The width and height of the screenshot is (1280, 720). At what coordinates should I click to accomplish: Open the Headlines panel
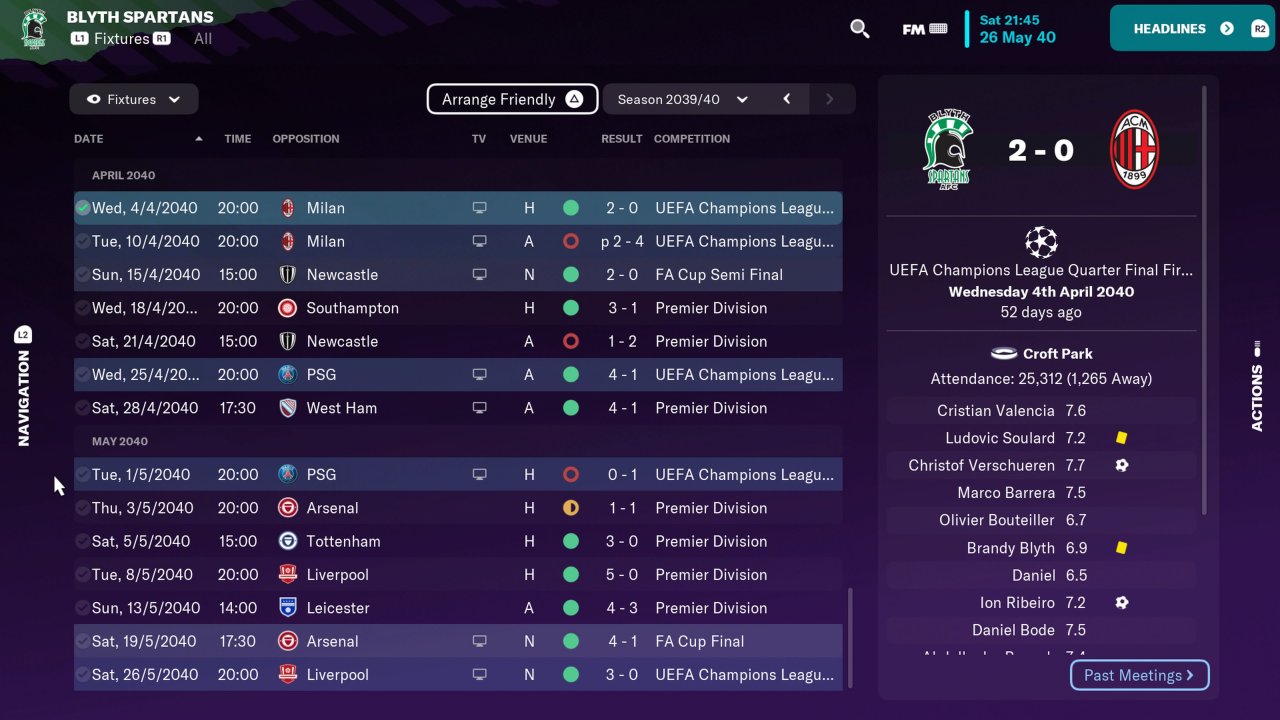coord(1190,28)
